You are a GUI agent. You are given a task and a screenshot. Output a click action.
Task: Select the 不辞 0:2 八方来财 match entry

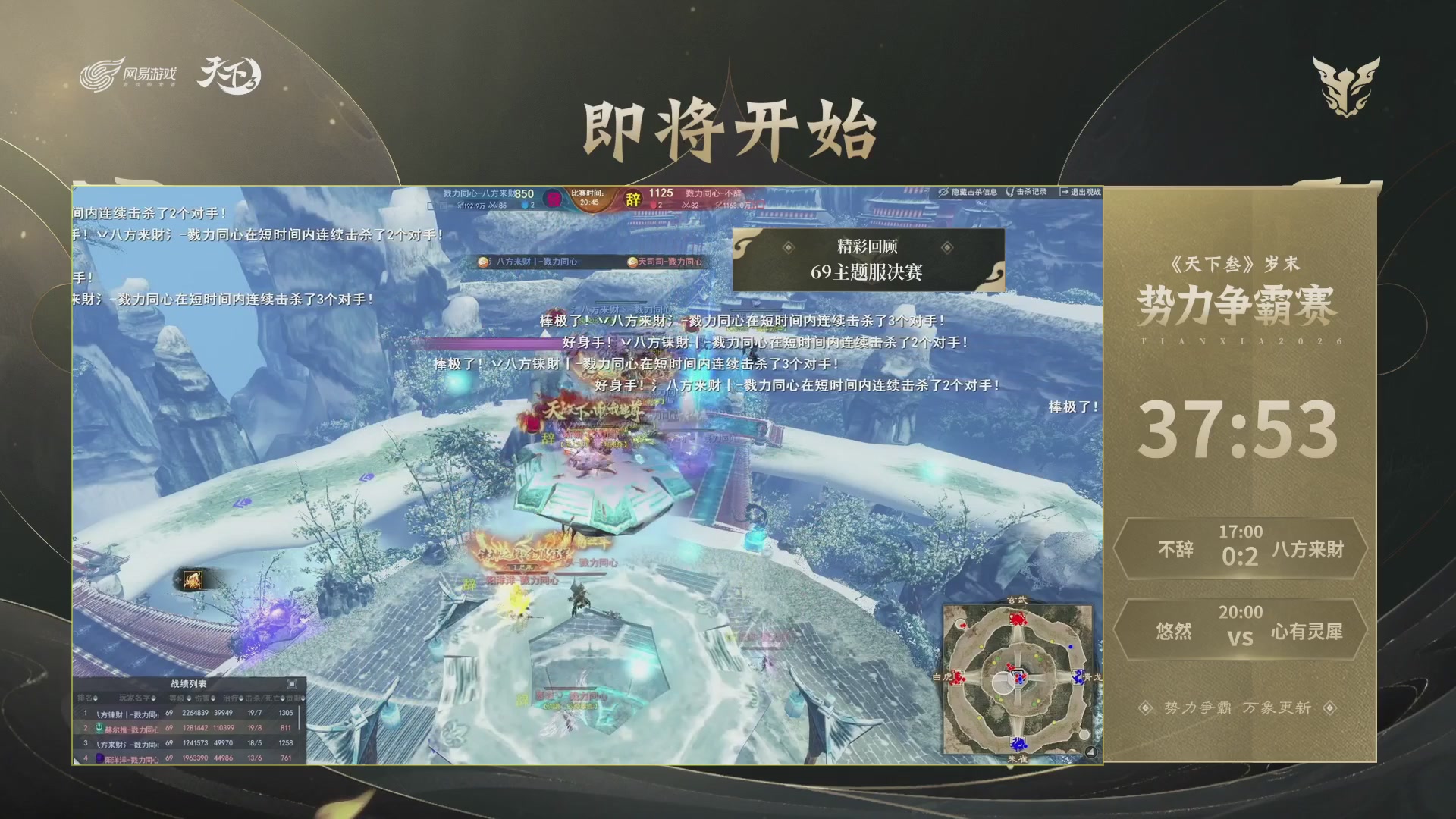1244,550
